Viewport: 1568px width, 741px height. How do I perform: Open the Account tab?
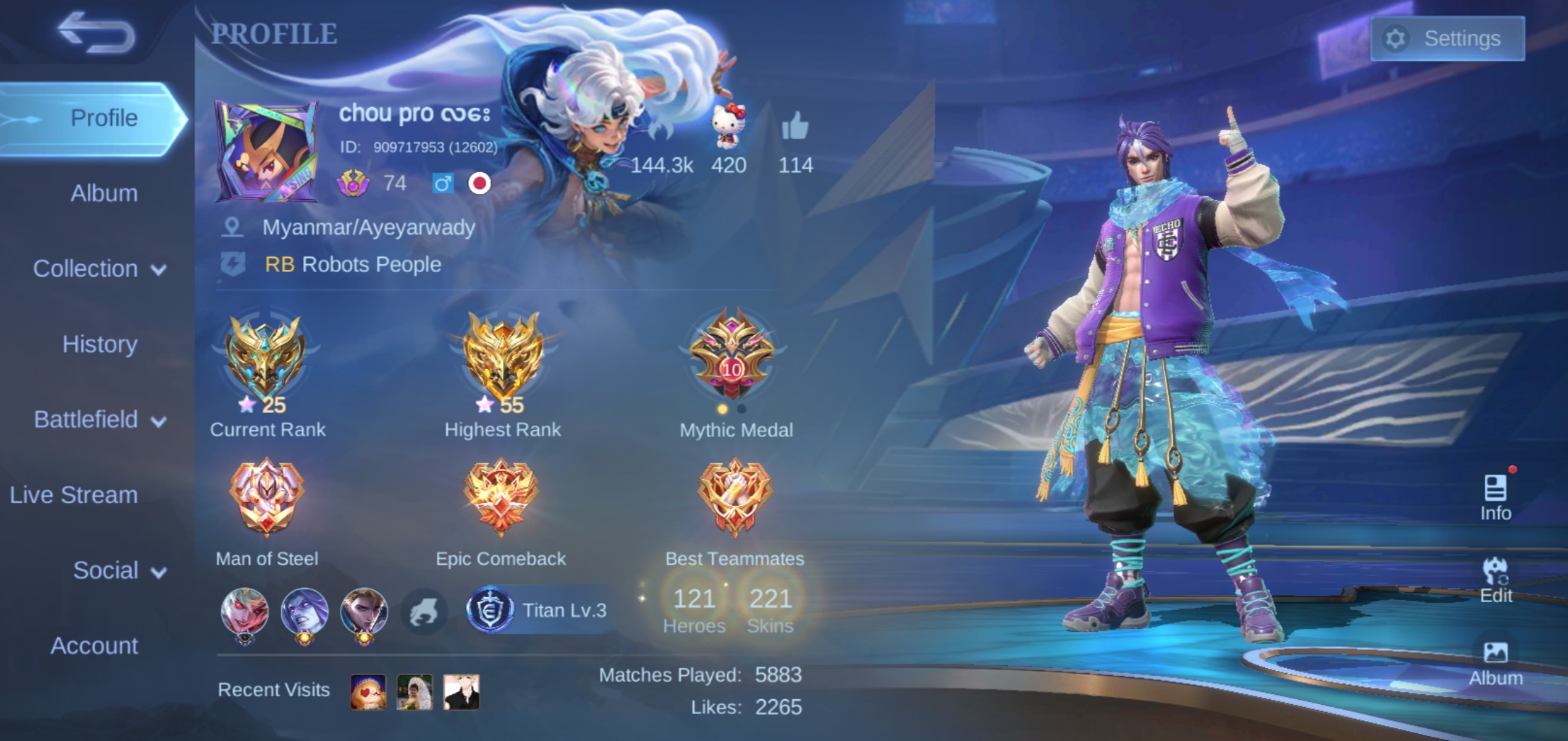94,646
